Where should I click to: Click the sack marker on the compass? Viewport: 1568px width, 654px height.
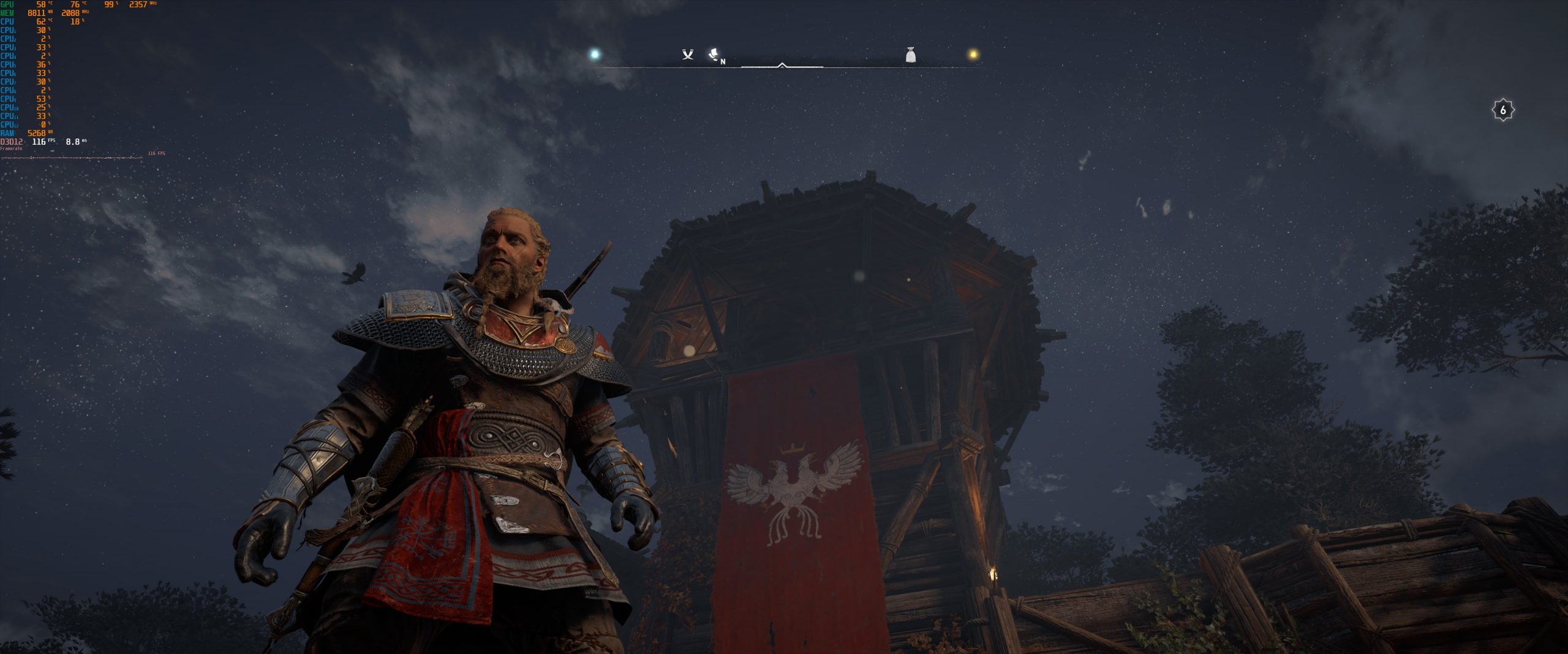coord(911,55)
